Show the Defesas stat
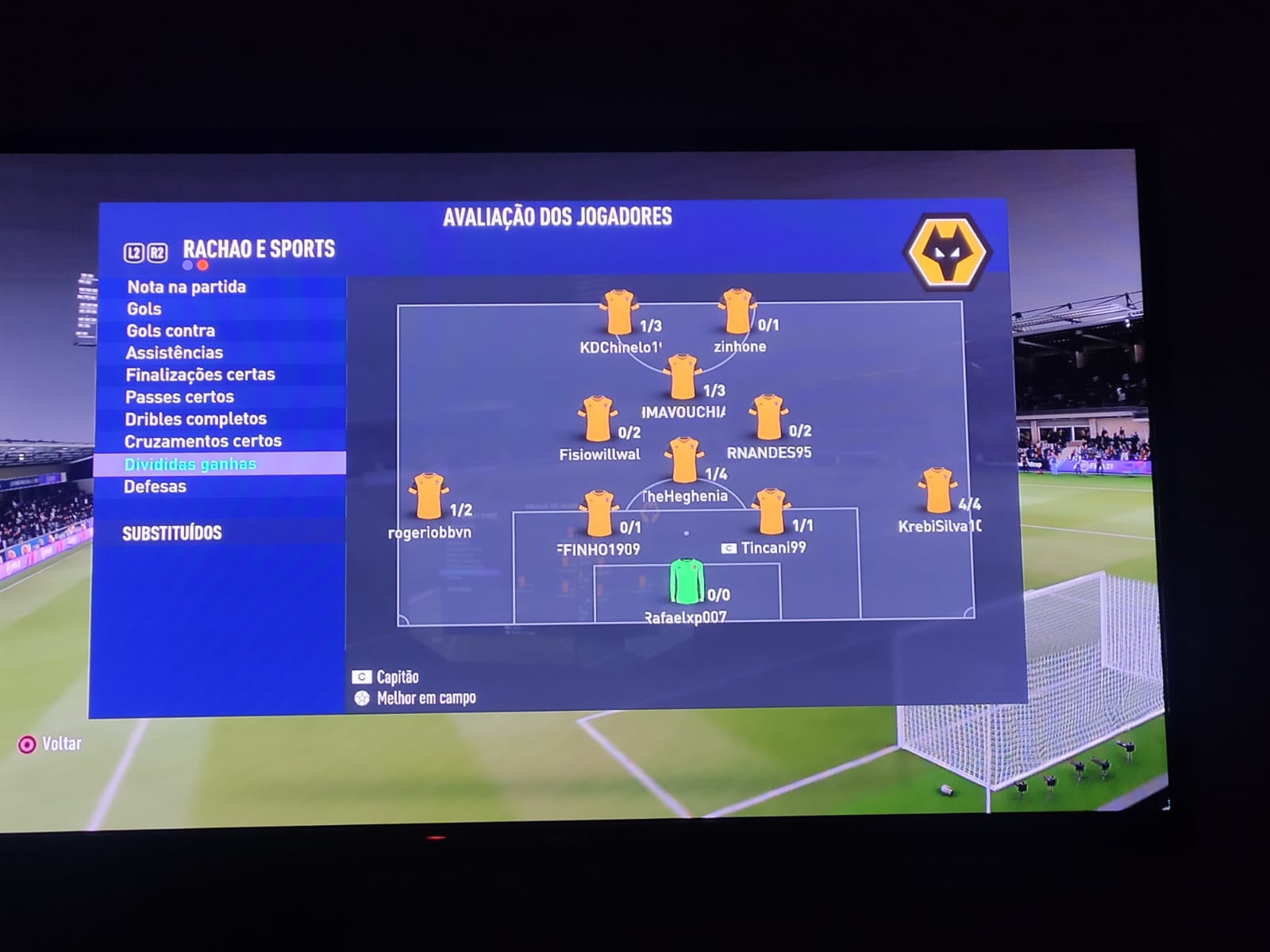The width and height of the screenshot is (1270, 952). (155, 486)
